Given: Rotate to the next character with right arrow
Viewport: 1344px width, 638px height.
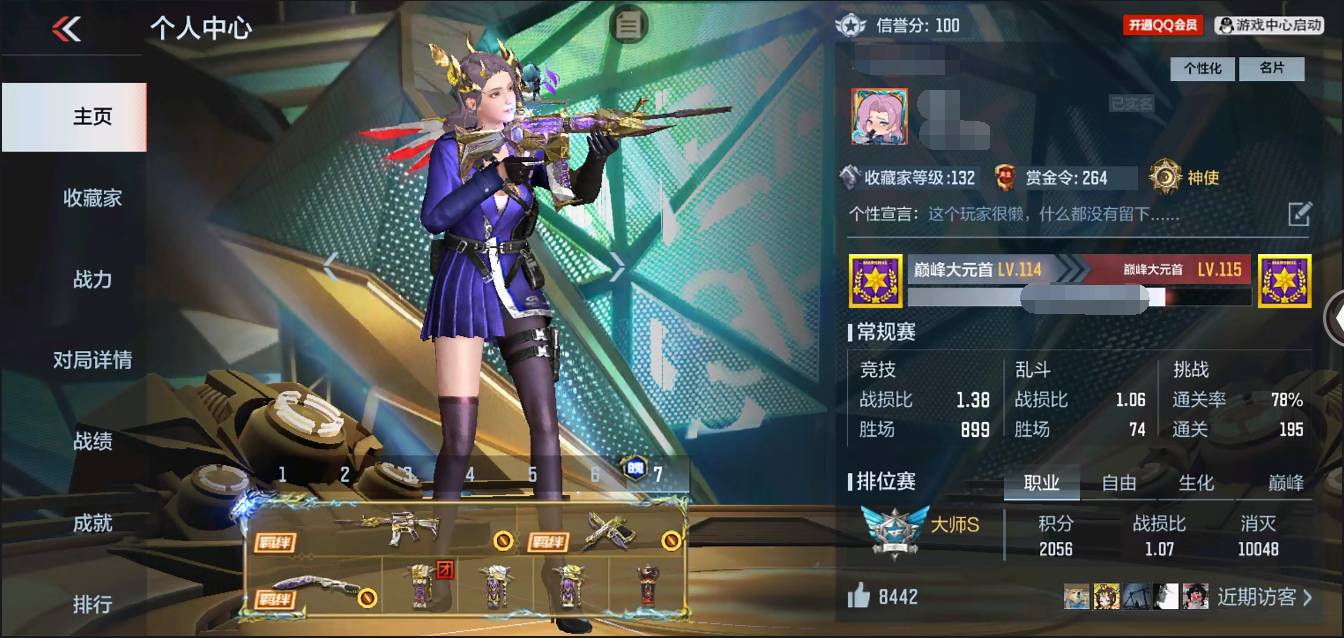Looking at the screenshot, I should (x=618, y=267).
